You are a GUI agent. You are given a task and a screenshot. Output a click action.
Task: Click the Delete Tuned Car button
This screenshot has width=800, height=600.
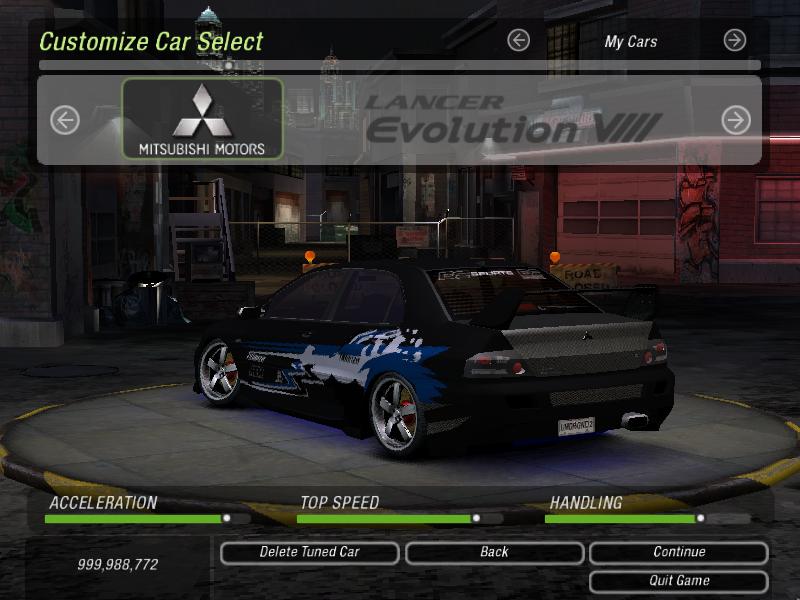pyautogui.click(x=309, y=552)
